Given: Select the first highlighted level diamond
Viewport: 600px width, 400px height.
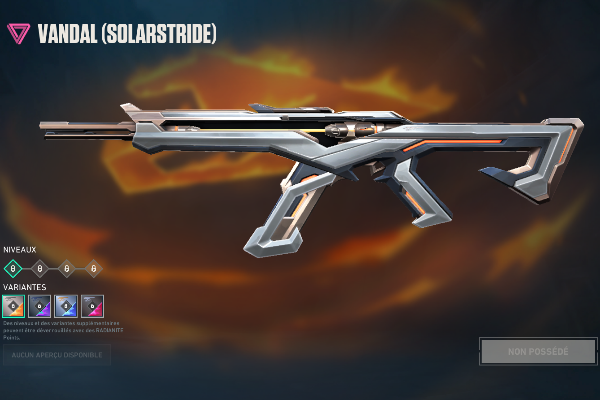Looking at the screenshot, I should click(x=13, y=268).
